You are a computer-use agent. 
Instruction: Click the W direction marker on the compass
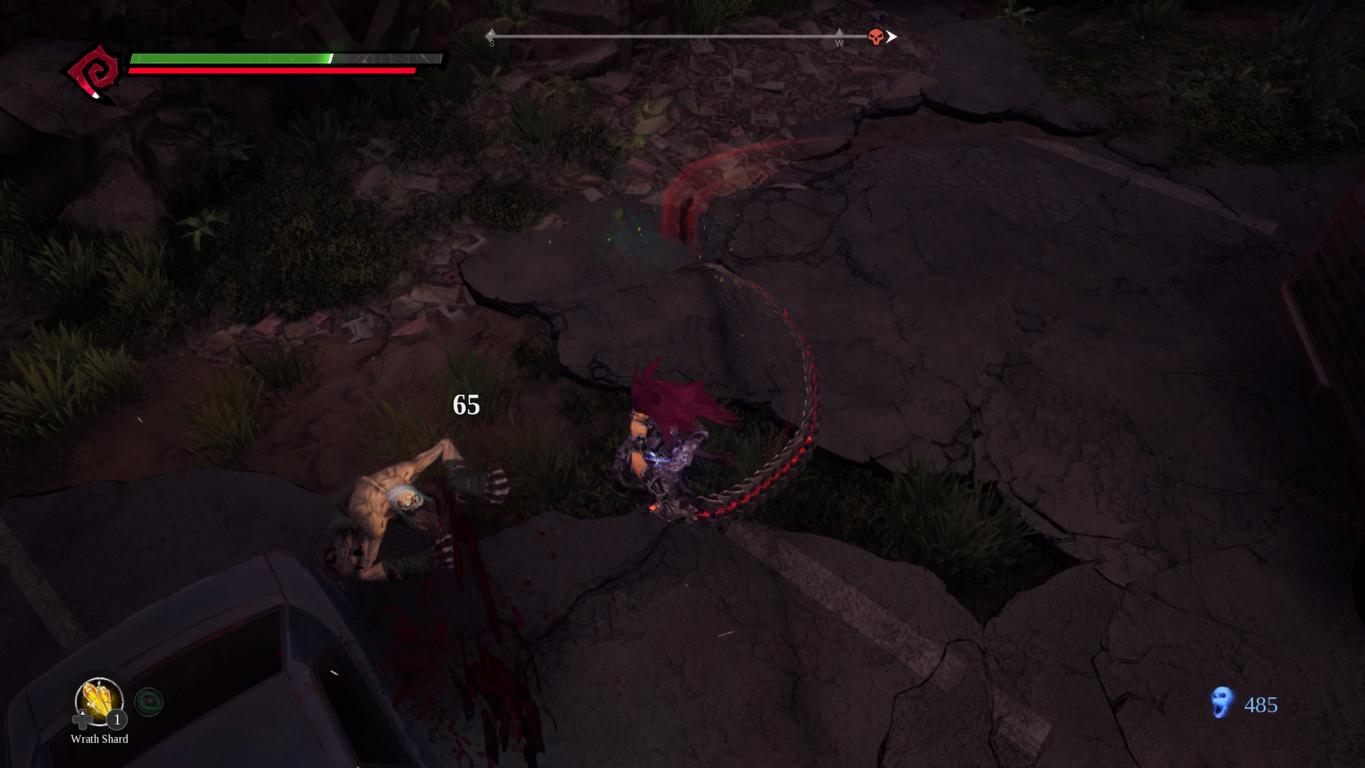pyautogui.click(x=839, y=41)
